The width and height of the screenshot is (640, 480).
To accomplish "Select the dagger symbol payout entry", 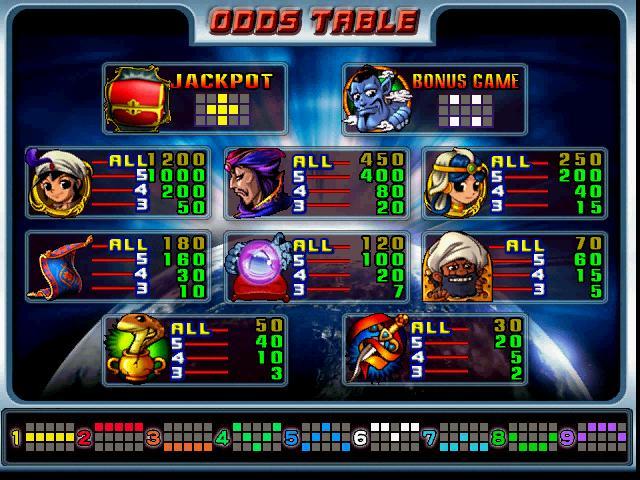I will (x=434, y=349).
